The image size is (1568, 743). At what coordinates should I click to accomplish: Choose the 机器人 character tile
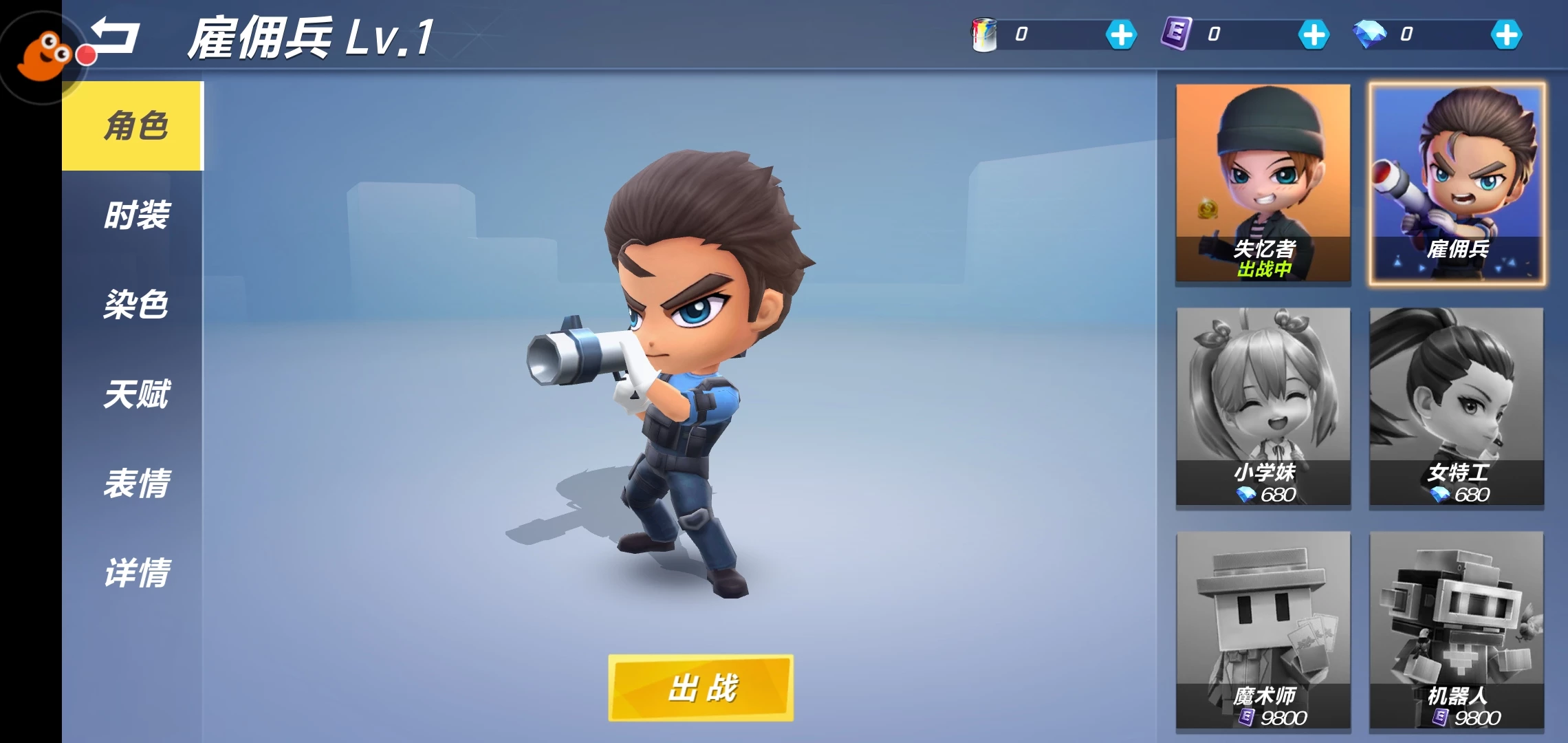click(1457, 629)
